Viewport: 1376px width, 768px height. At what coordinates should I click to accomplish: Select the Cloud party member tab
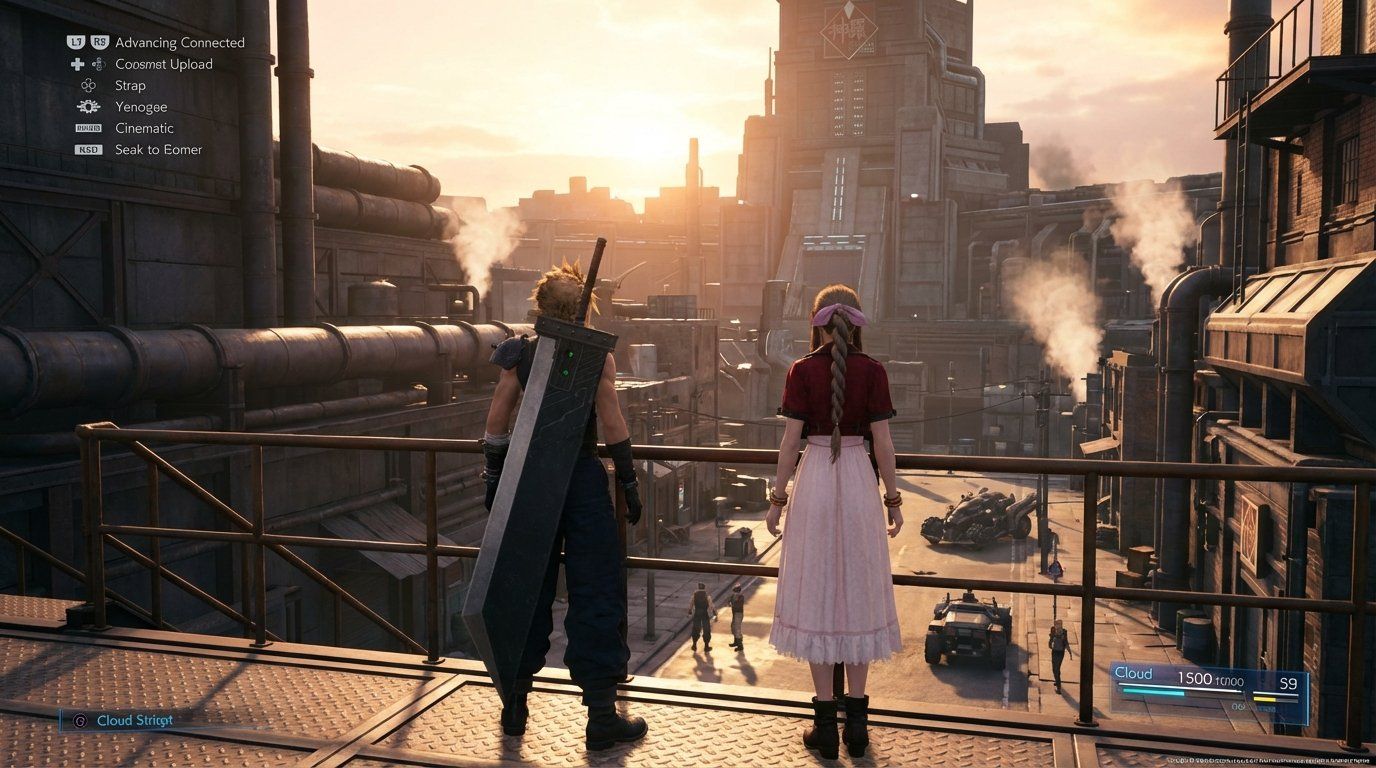[1134, 673]
